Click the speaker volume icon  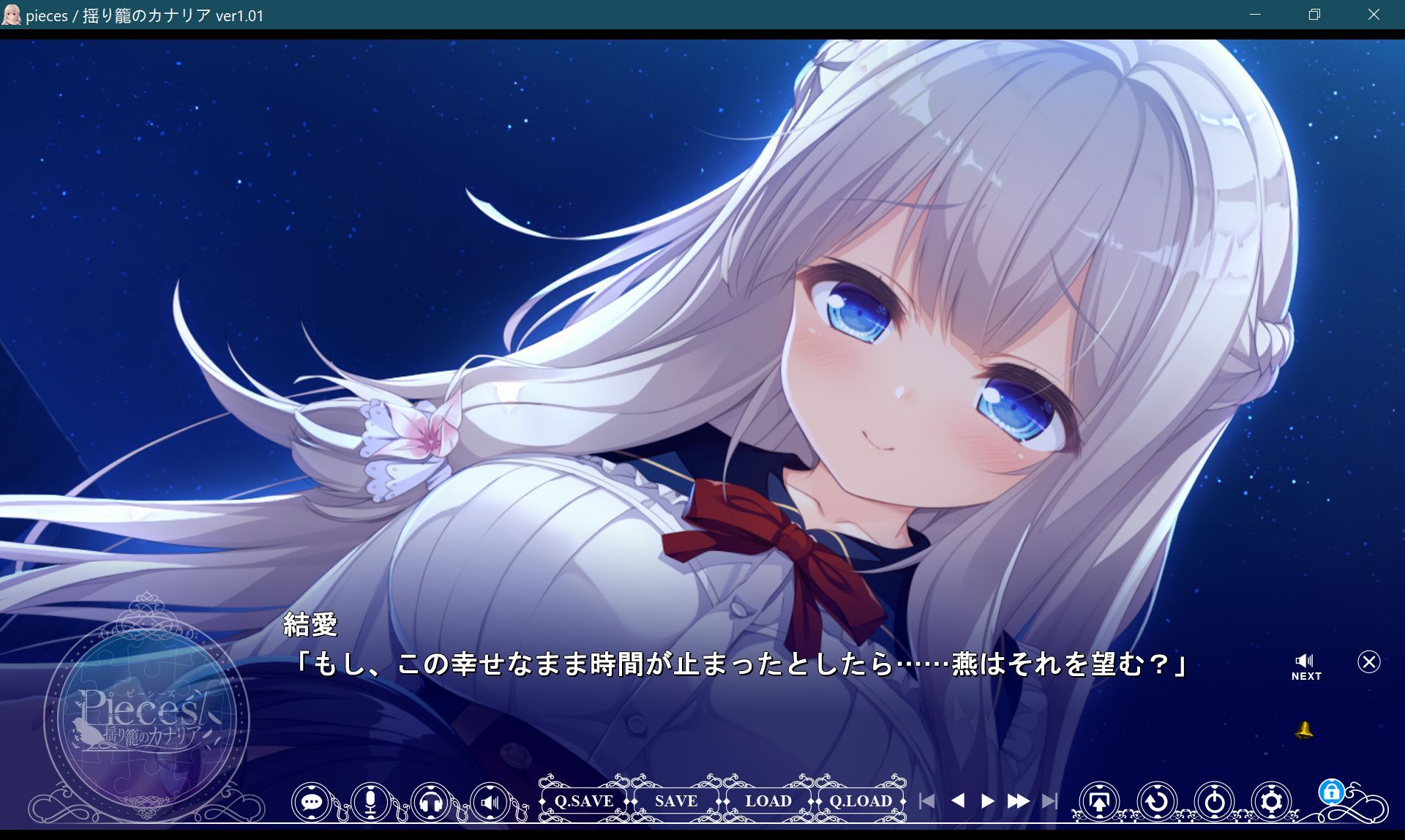(x=489, y=802)
